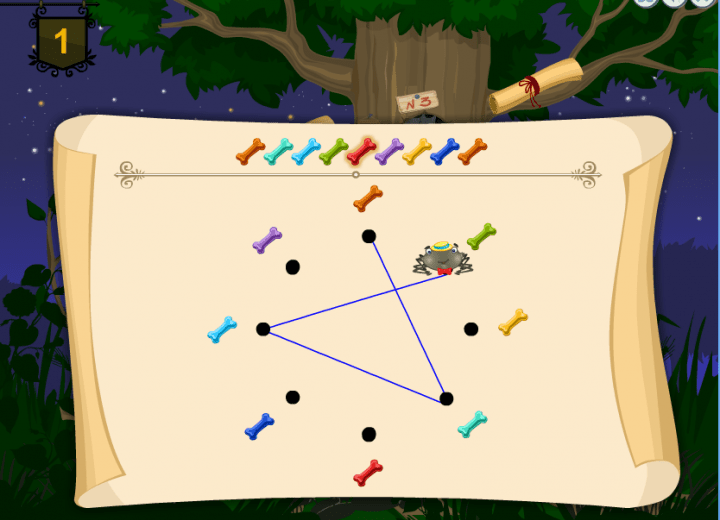Select the dot above the red bone
This screenshot has width=720, height=520.
[x=369, y=434]
